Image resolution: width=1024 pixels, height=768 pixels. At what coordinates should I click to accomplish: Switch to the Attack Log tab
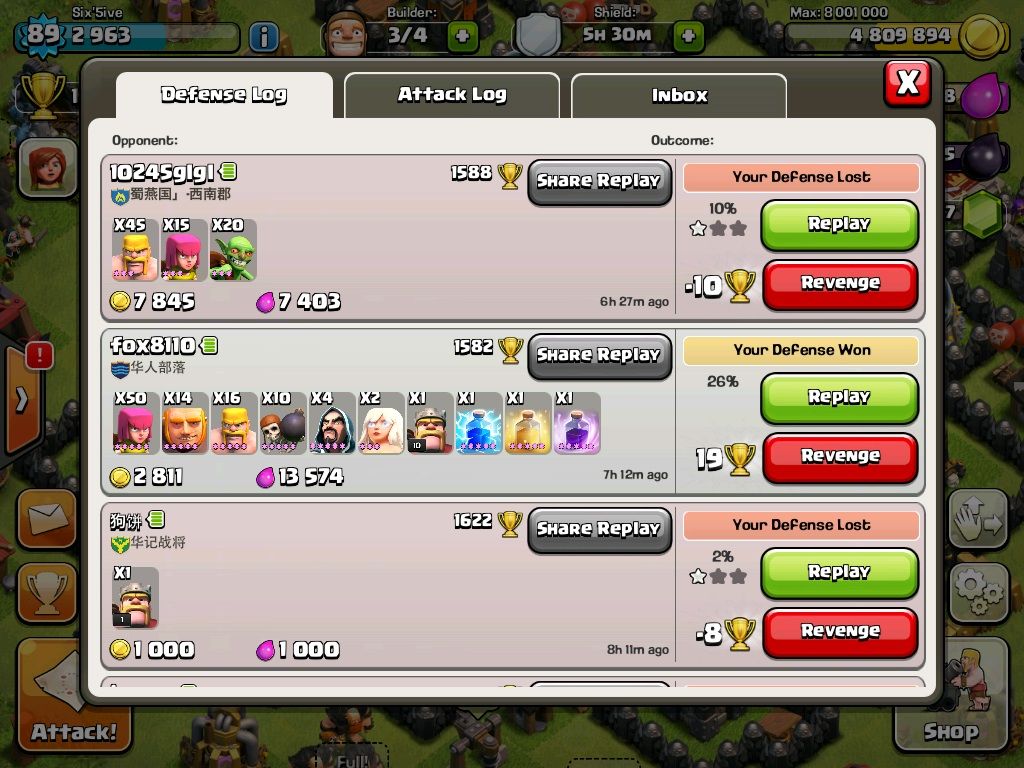(x=451, y=96)
